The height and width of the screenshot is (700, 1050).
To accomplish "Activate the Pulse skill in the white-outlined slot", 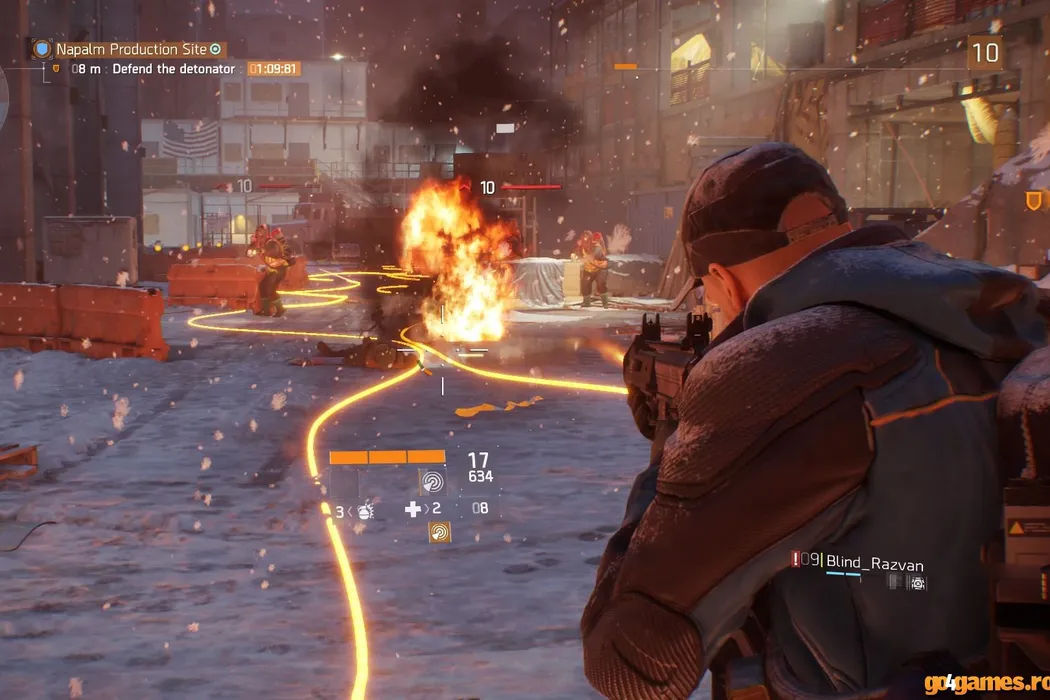I will [433, 482].
